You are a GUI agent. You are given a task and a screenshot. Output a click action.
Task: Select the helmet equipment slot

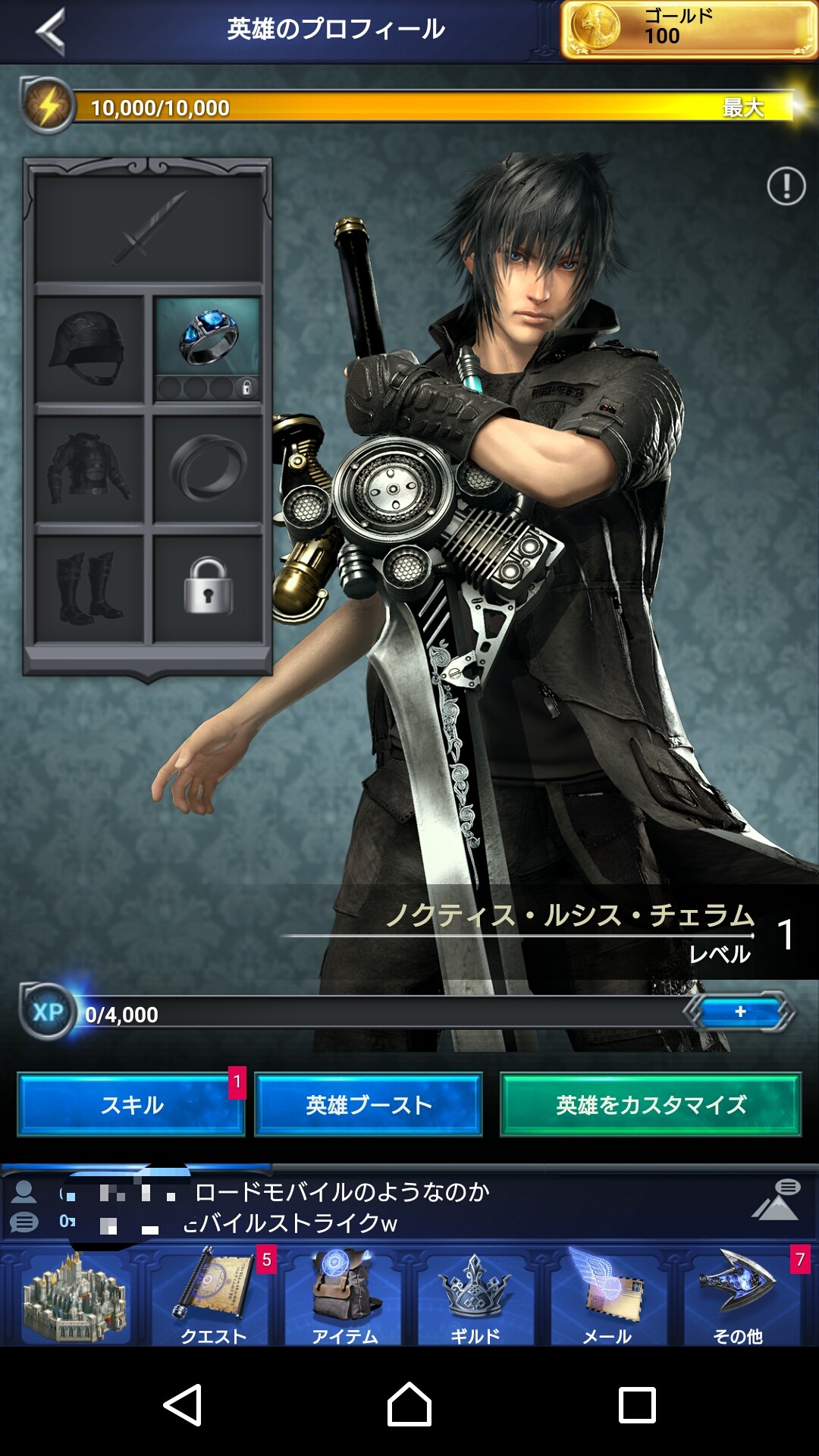pyautogui.click(x=89, y=349)
